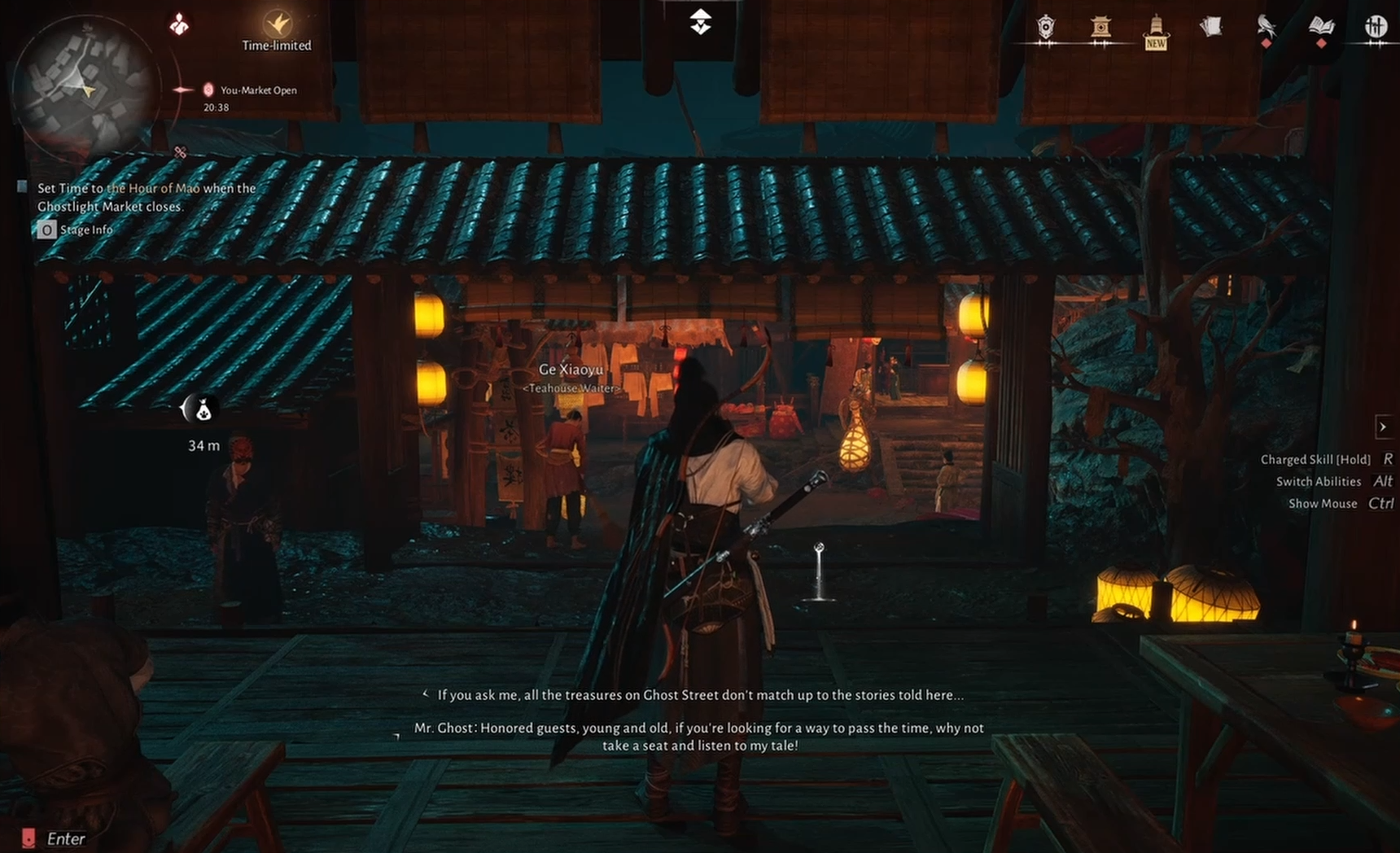Click the collapse chevron at top center
This screenshot has width=1400, height=853.
(699, 22)
